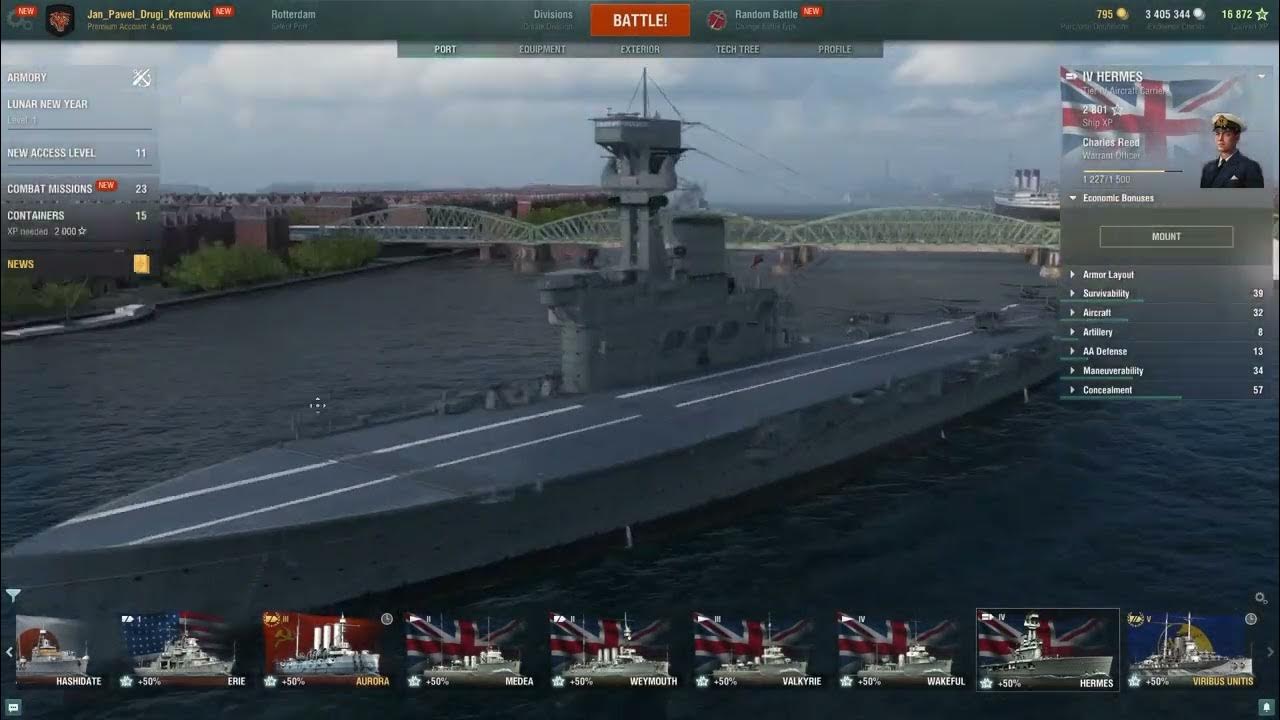Change battle type from Random Battle

tap(765, 15)
